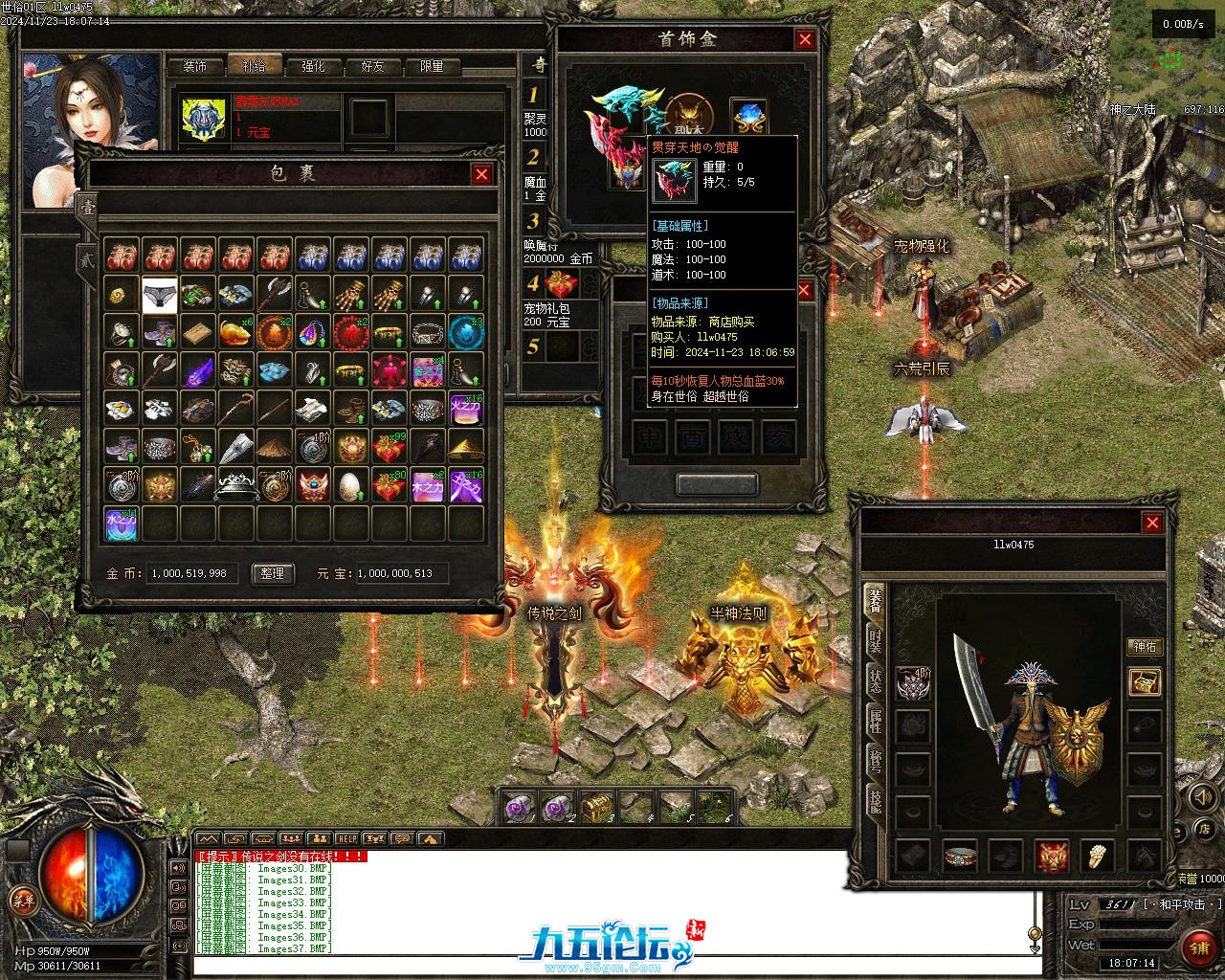
Task: Switch to the 技能 skills tab
Action: (x=875, y=802)
